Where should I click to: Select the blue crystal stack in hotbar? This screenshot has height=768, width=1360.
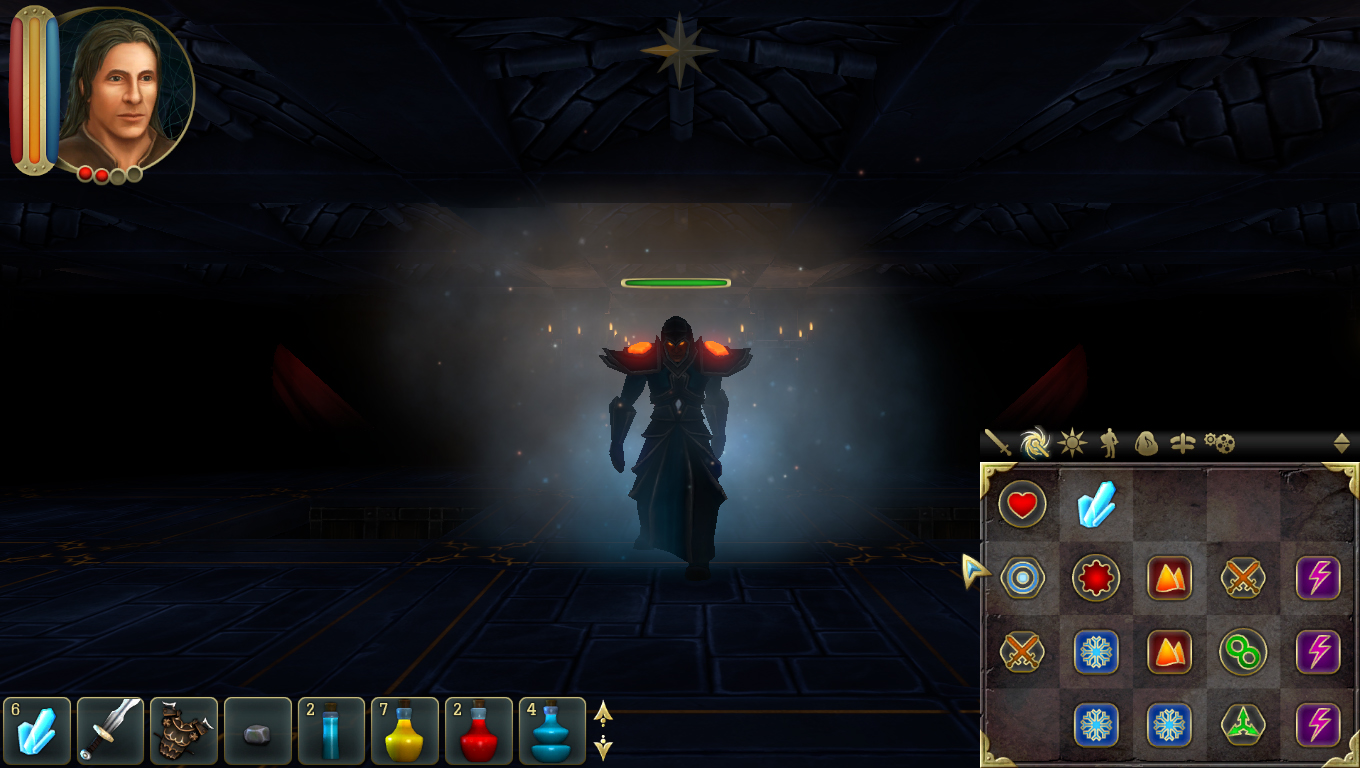click(37, 731)
